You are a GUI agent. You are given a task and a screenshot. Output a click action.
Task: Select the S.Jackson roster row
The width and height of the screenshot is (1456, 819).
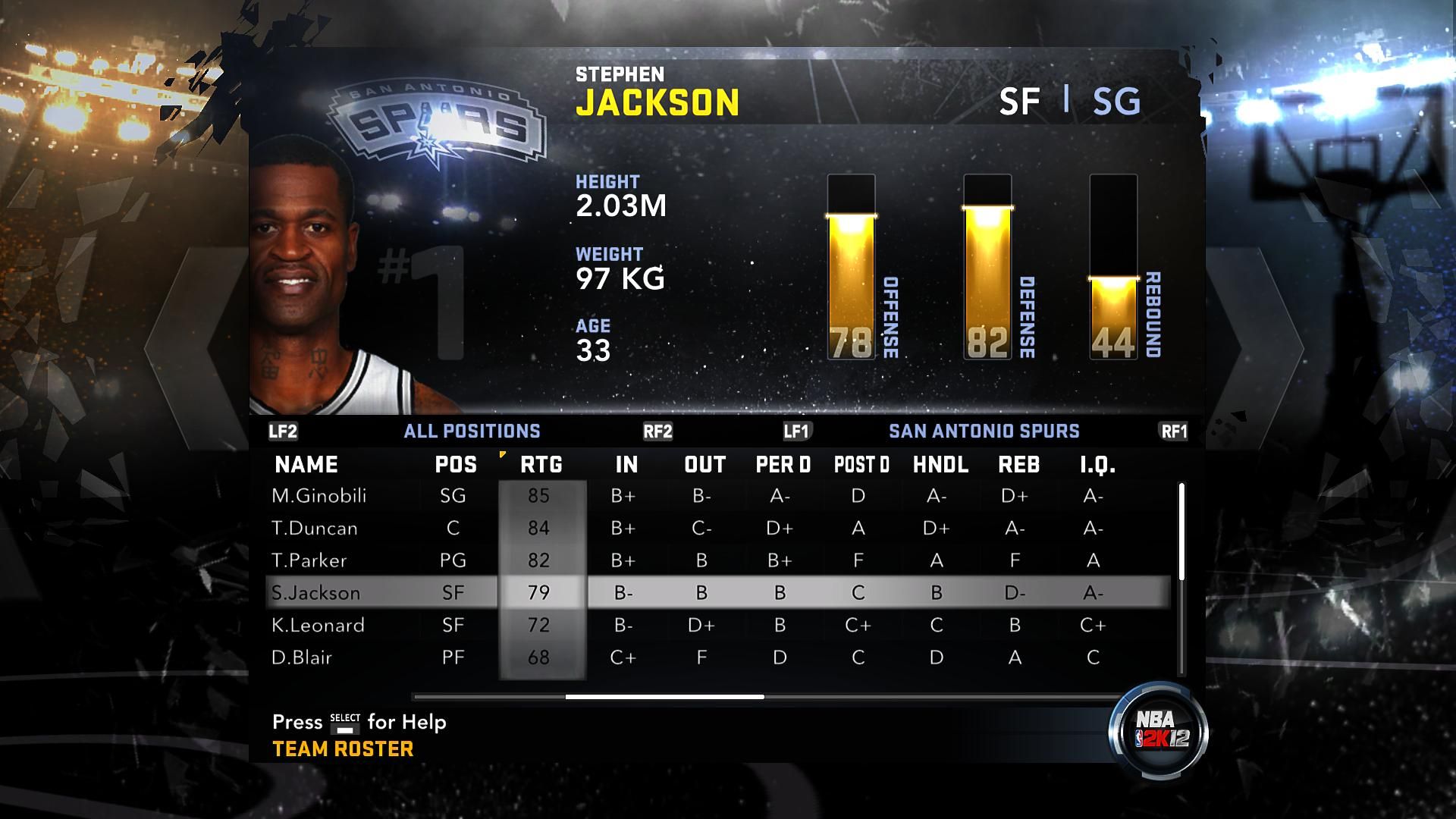tap(315, 593)
